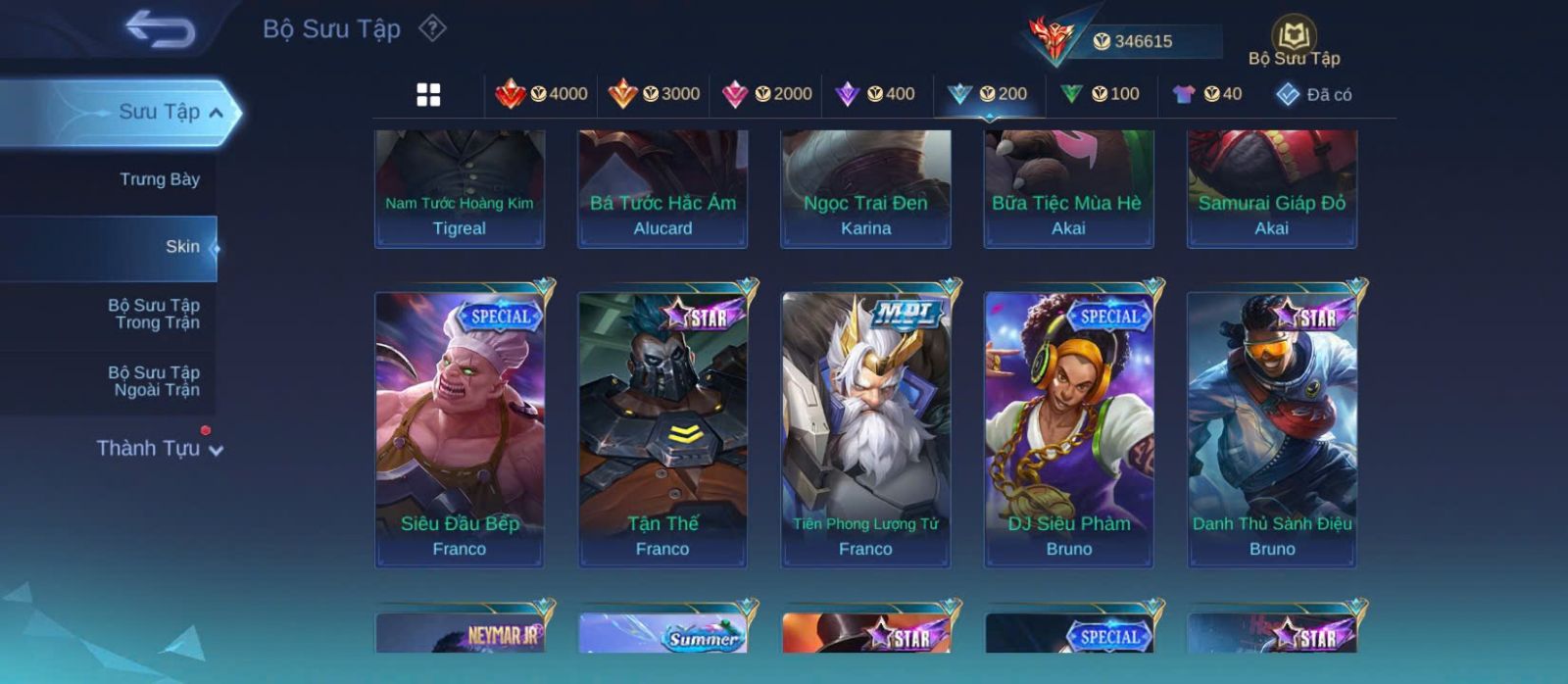Choose Bruno's DJ Siêu Phàm skin card
This screenshot has height=684, width=1568.
coord(1069,428)
